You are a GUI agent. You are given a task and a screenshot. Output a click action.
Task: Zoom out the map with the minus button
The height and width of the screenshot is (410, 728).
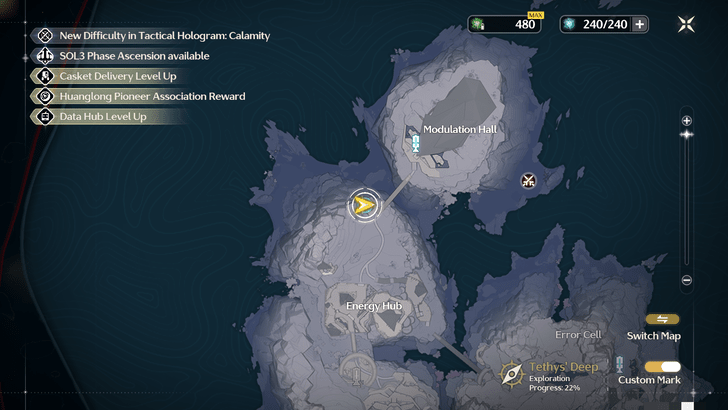686,281
